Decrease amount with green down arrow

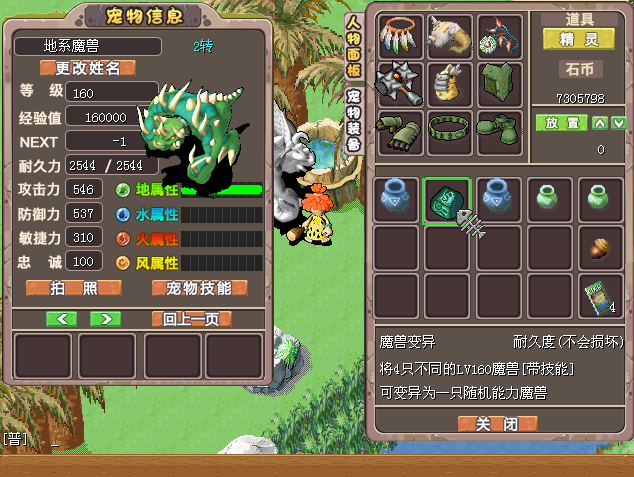(619, 123)
